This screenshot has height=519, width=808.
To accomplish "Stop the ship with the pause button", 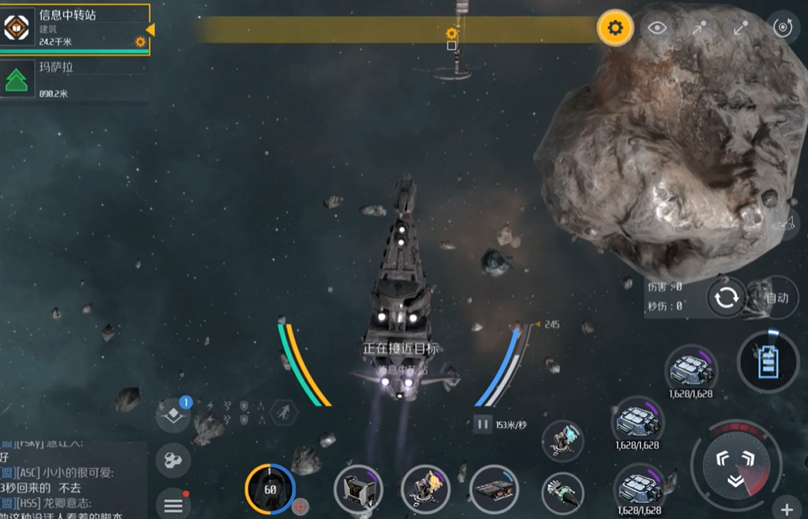I will click(483, 424).
